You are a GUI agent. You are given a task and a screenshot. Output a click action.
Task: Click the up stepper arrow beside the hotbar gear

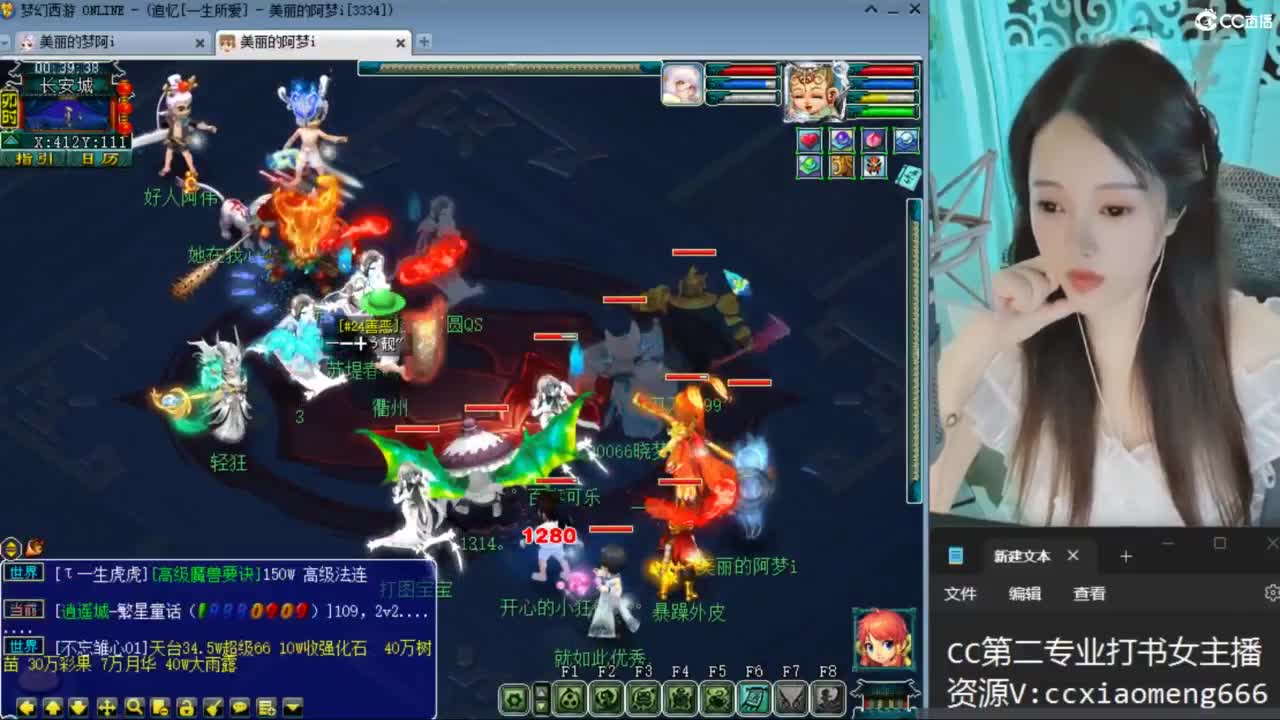coord(541,692)
